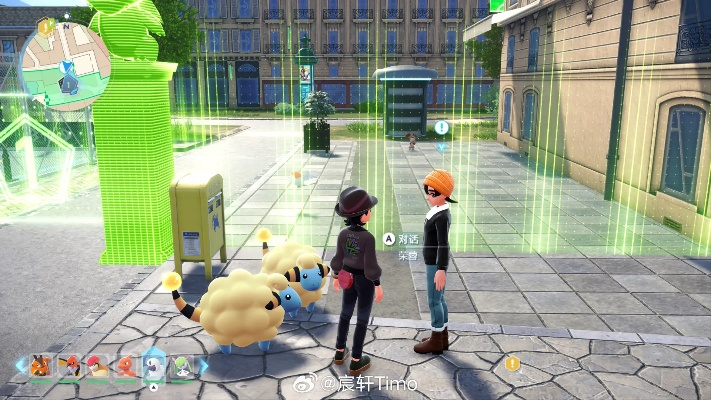The height and width of the screenshot is (400, 711).
Task: Click the yellow exclamation quest marker
Action: click(x=513, y=364)
